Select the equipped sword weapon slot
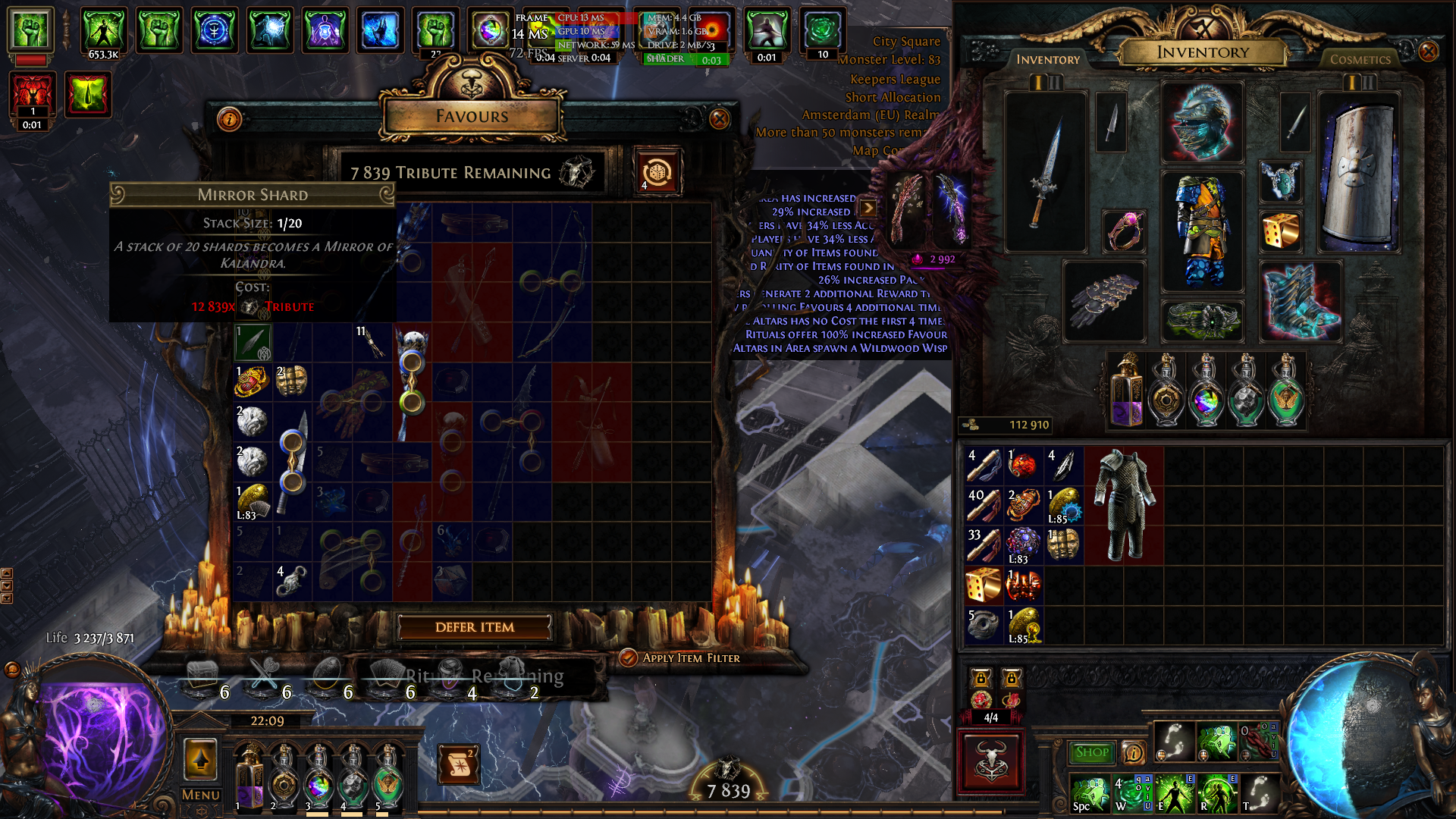The width and height of the screenshot is (1456, 819). (x=1046, y=171)
